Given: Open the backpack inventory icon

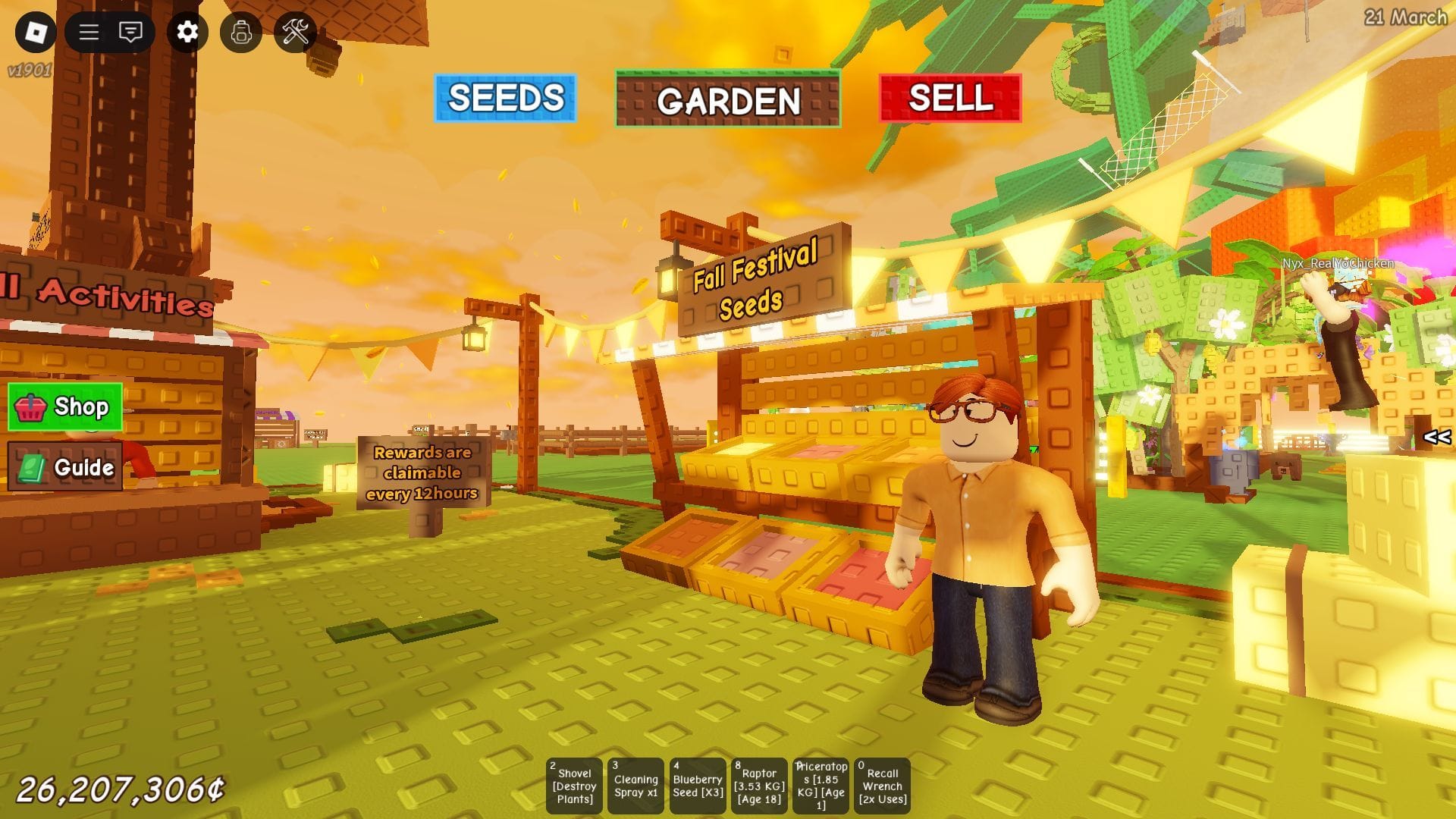Looking at the screenshot, I should pyautogui.click(x=241, y=33).
